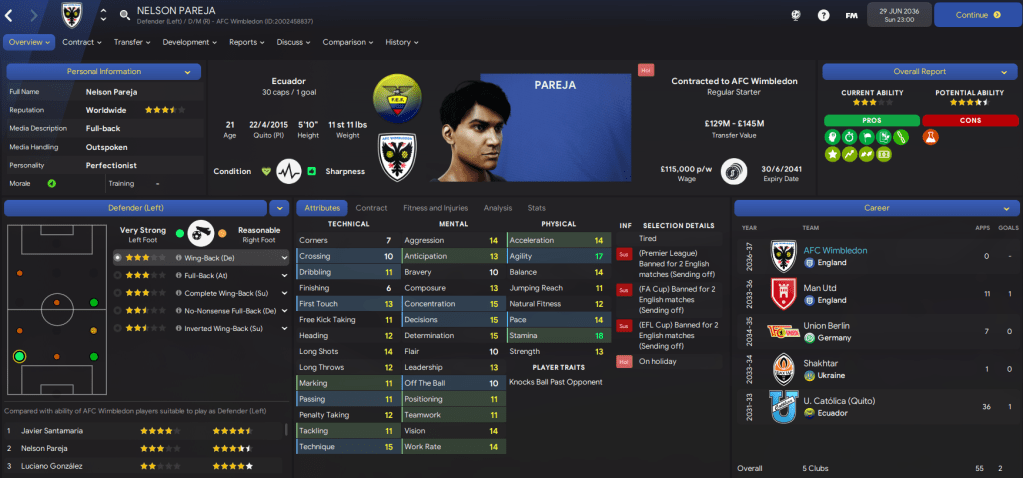Viewport: 1023px width, 478px height.
Task: Open the Comparison menu
Action: click(347, 42)
